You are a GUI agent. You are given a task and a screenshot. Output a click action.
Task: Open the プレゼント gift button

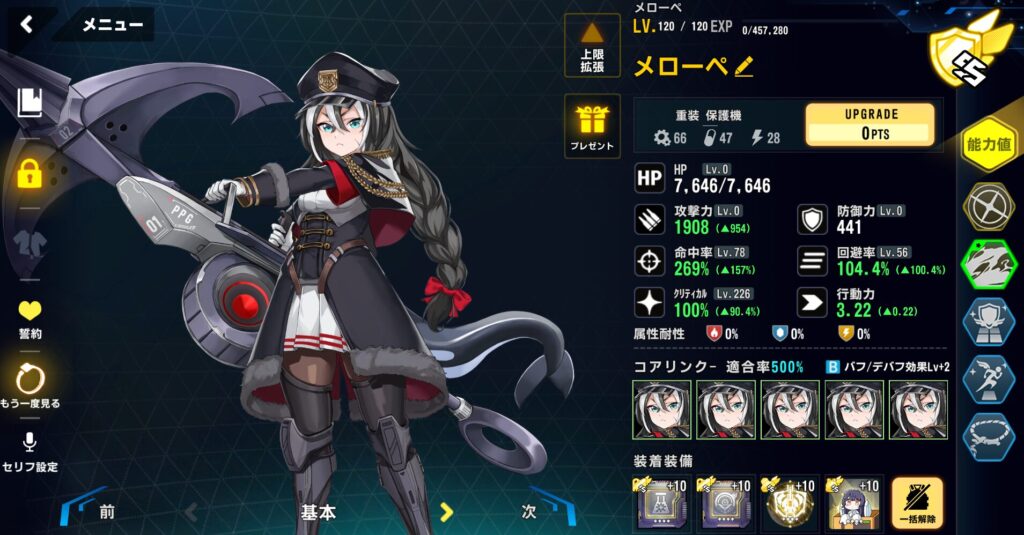(x=592, y=127)
